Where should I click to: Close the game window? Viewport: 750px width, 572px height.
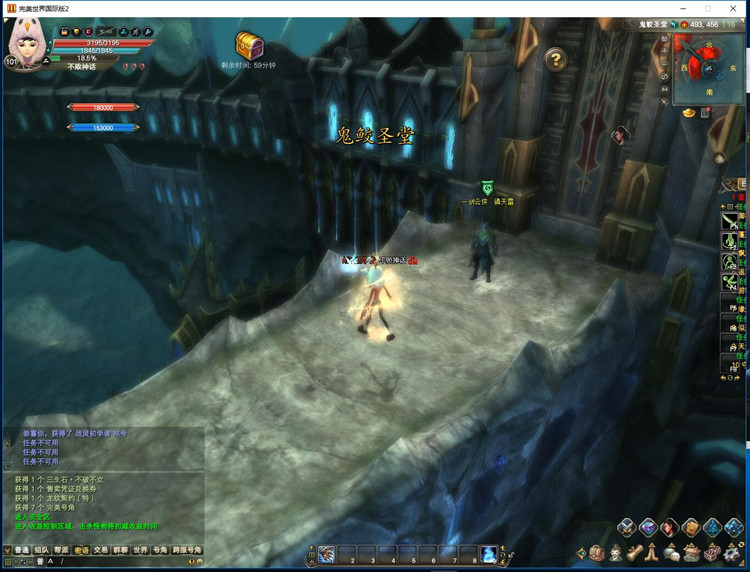pyautogui.click(x=735, y=8)
